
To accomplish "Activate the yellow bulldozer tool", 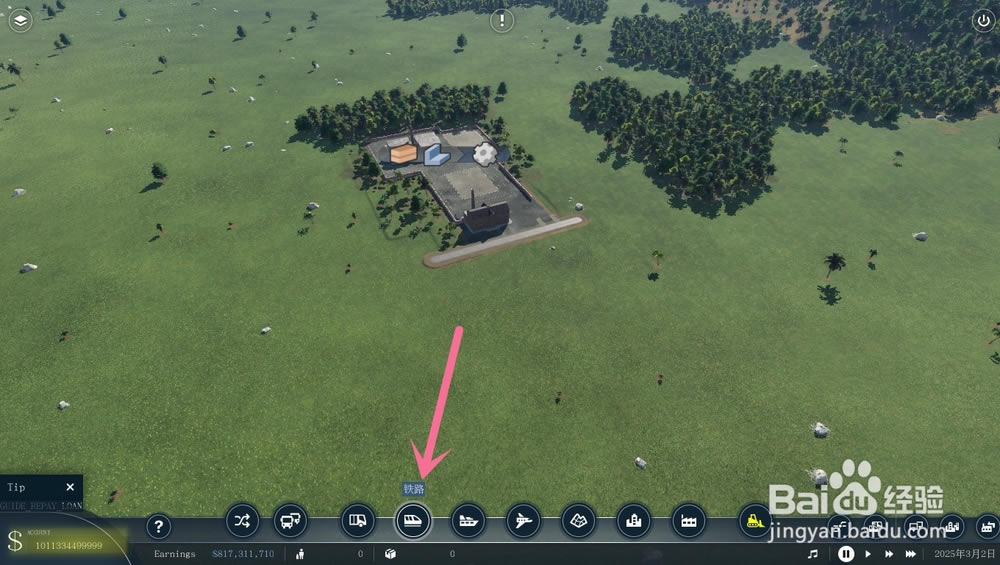I will [755, 520].
